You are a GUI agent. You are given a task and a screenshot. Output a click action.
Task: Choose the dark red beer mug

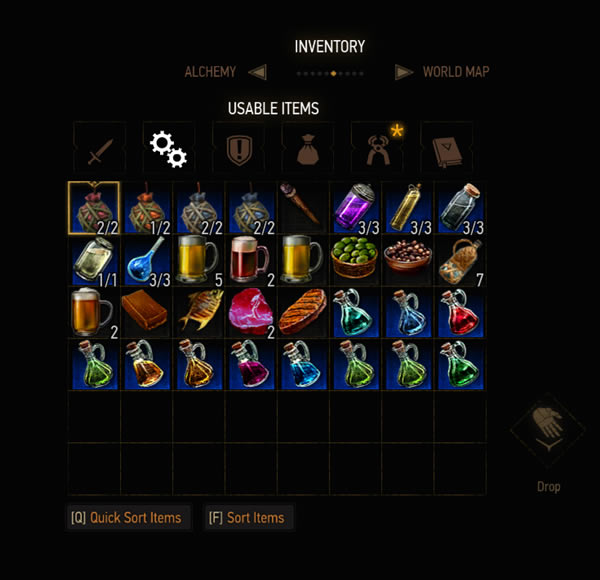[250, 259]
